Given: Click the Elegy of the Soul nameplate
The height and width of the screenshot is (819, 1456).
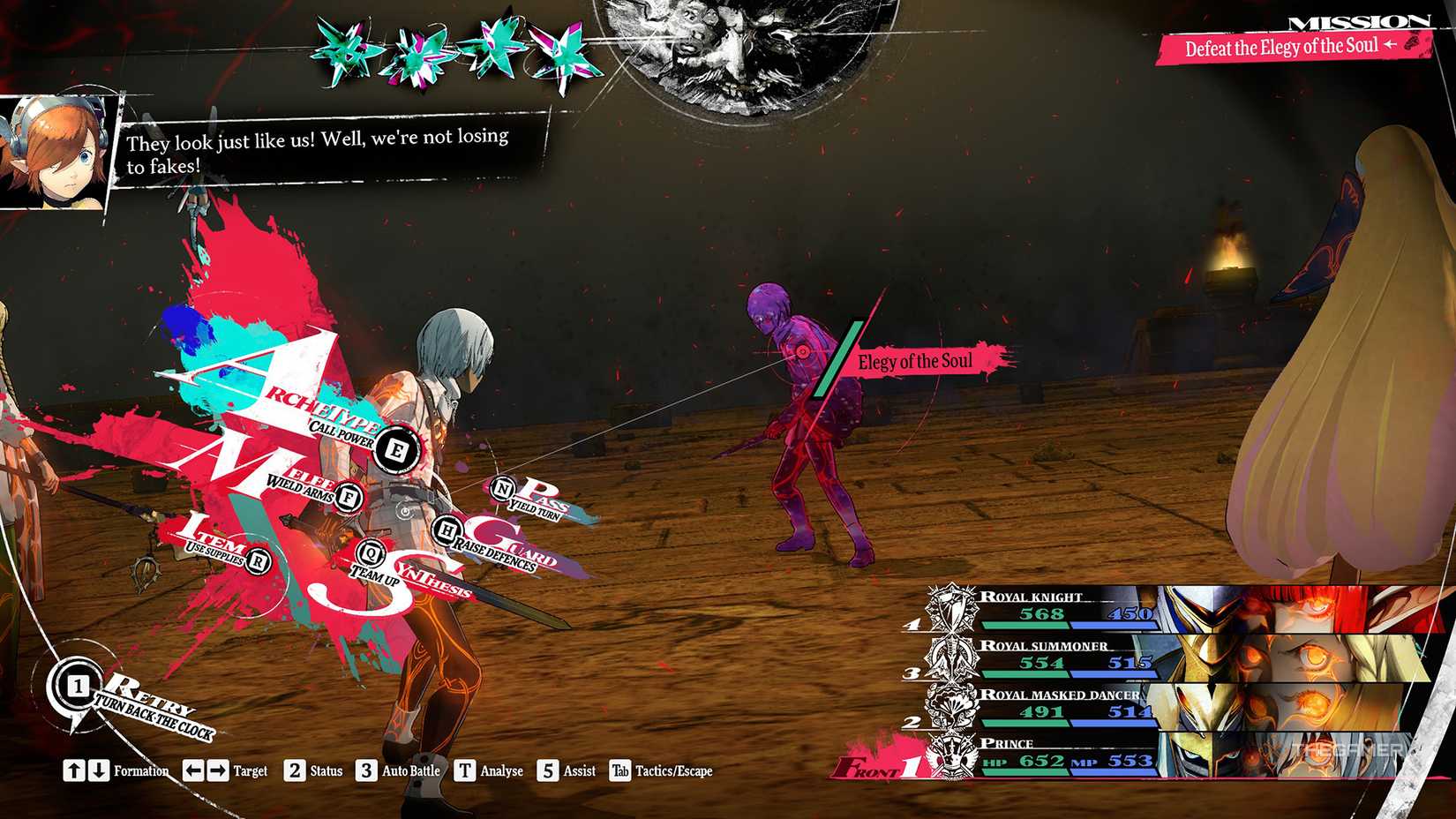Looking at the screenshot, I should (x=913, y=360).
